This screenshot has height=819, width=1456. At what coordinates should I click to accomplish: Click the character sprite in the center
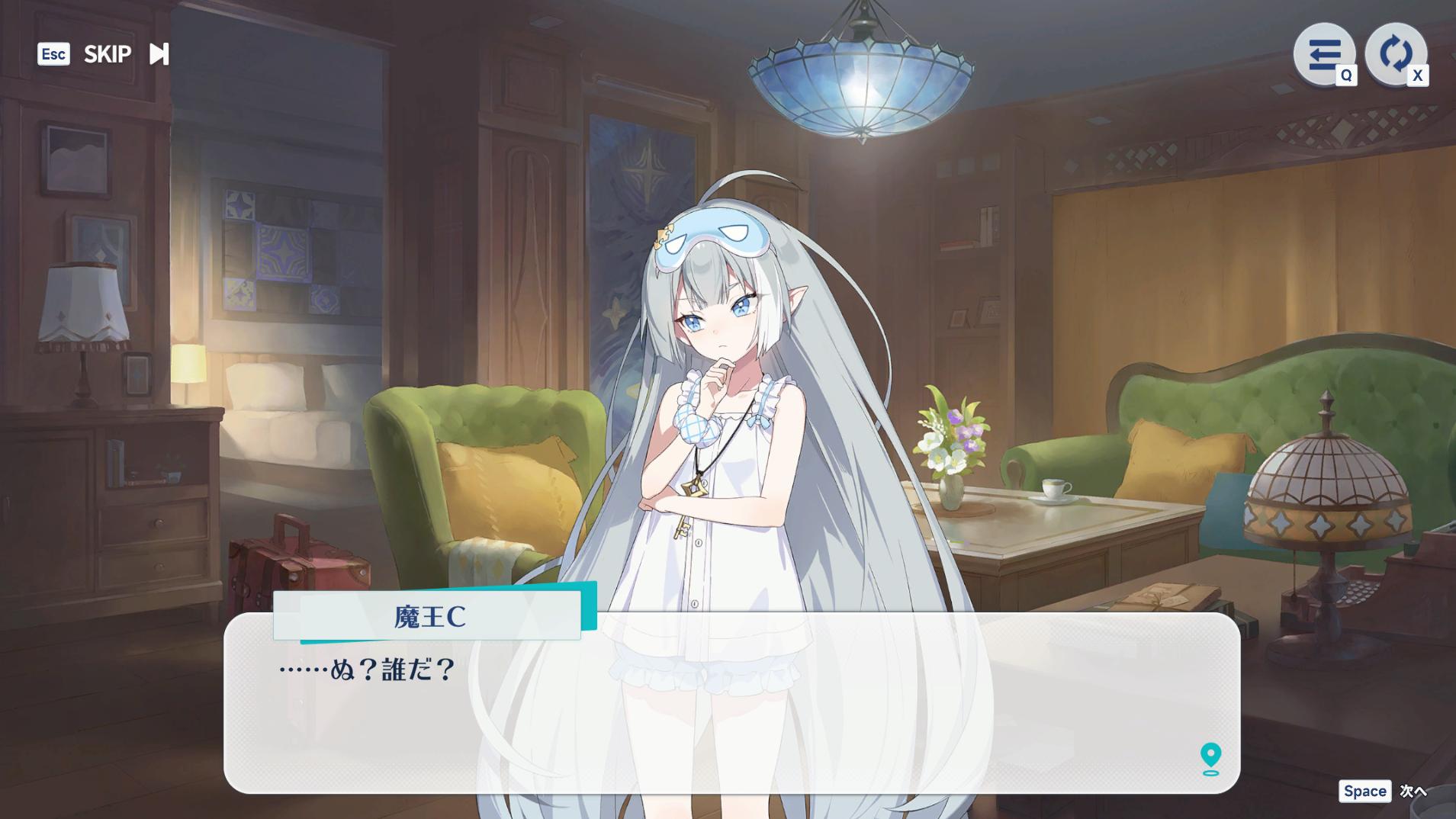pyautogui.click(x=725, y=381)
